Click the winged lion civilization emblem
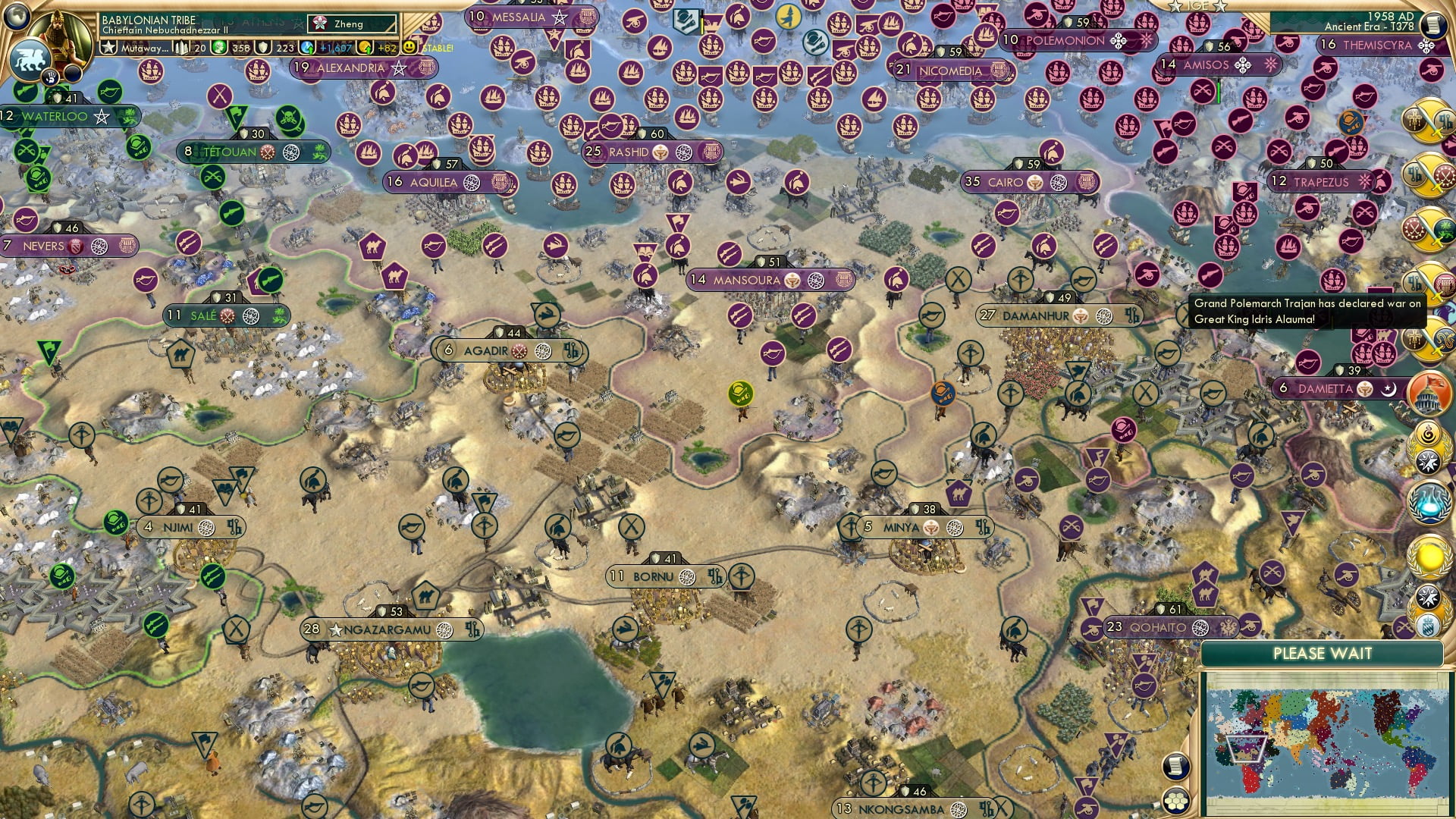The height and width of the screenshot is (819, 1456). 29,59
